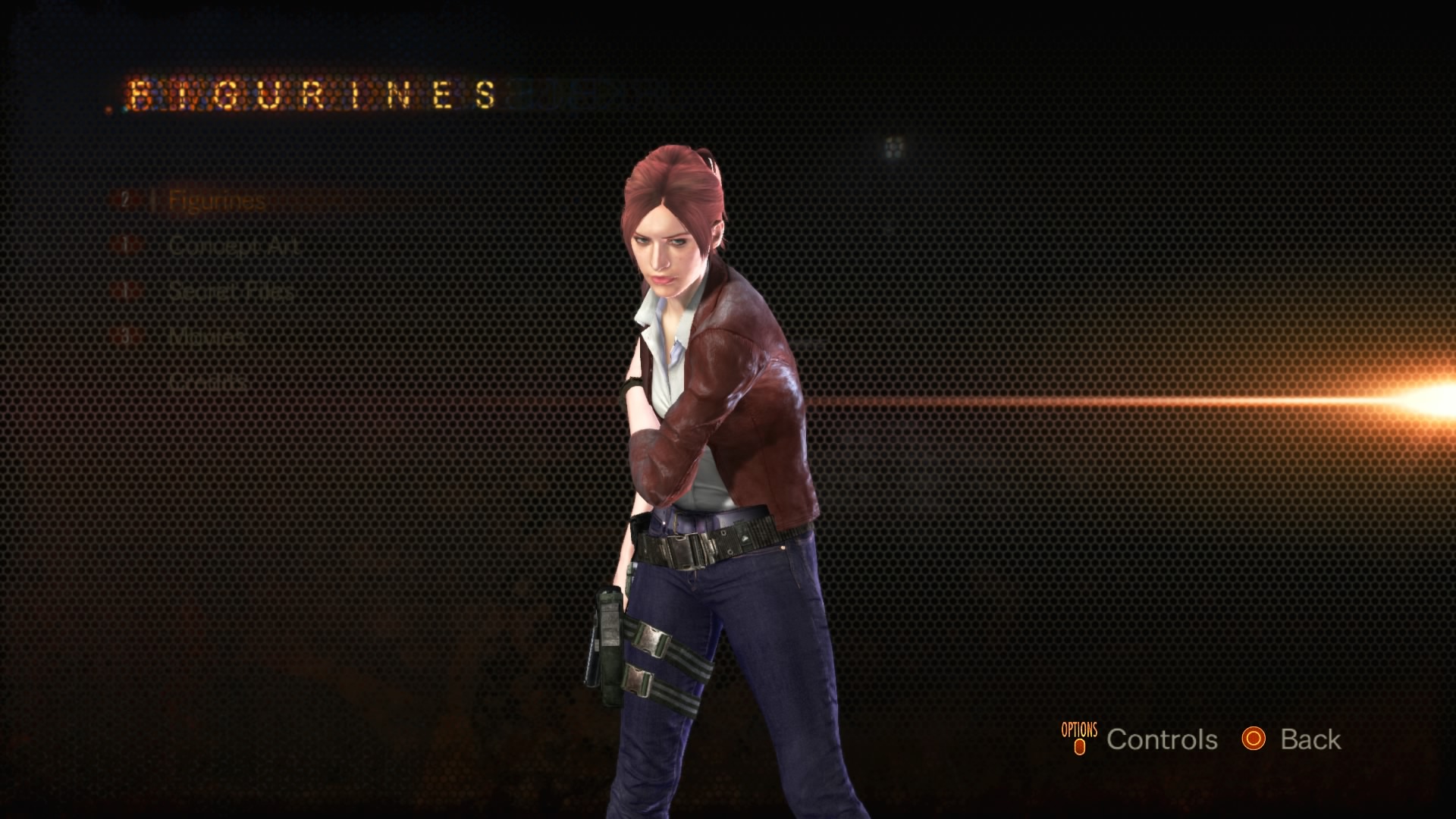Show the Credits entry

[x=208, y=381]
